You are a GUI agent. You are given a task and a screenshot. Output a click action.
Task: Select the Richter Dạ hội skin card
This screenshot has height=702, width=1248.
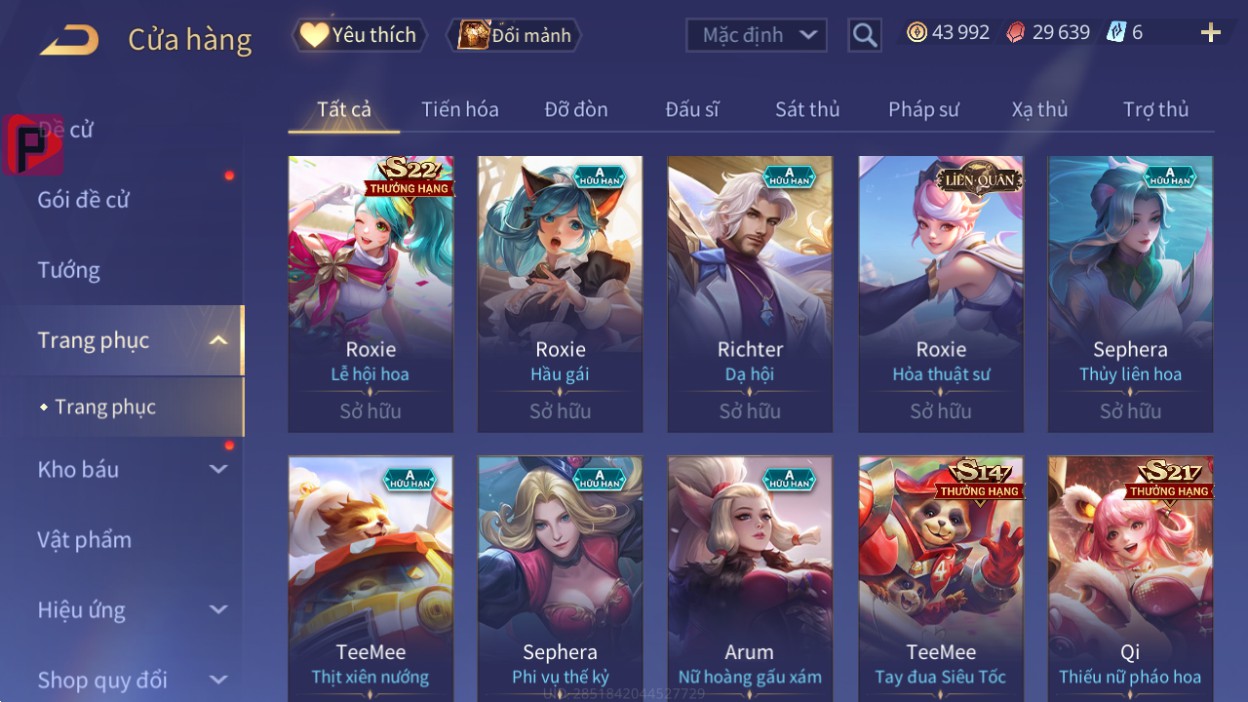[750, 293]
